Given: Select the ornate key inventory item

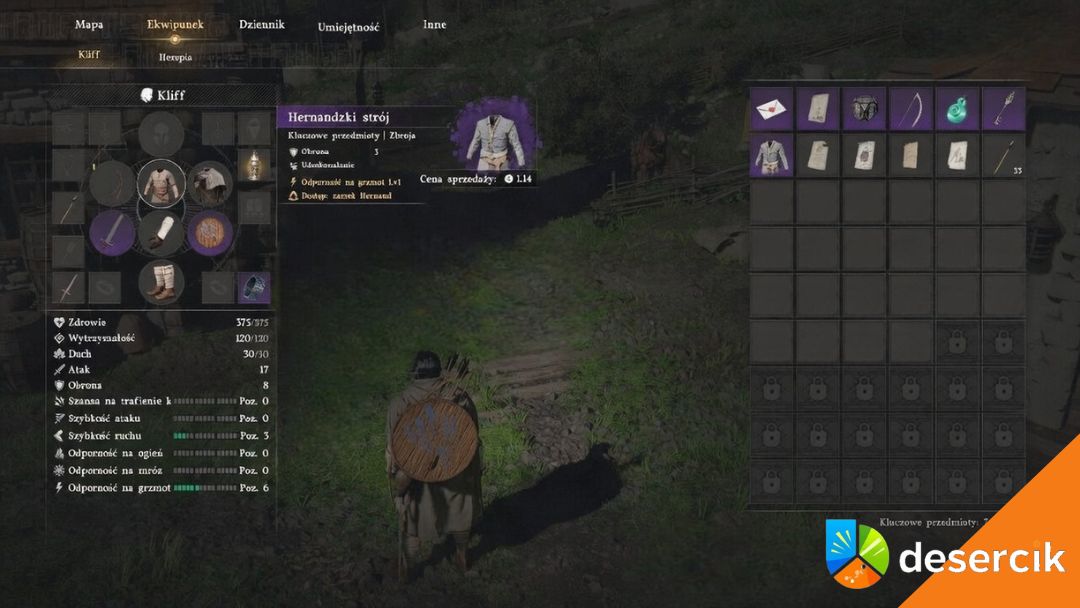Looking at the screenshot, I should coord(1003,108).
